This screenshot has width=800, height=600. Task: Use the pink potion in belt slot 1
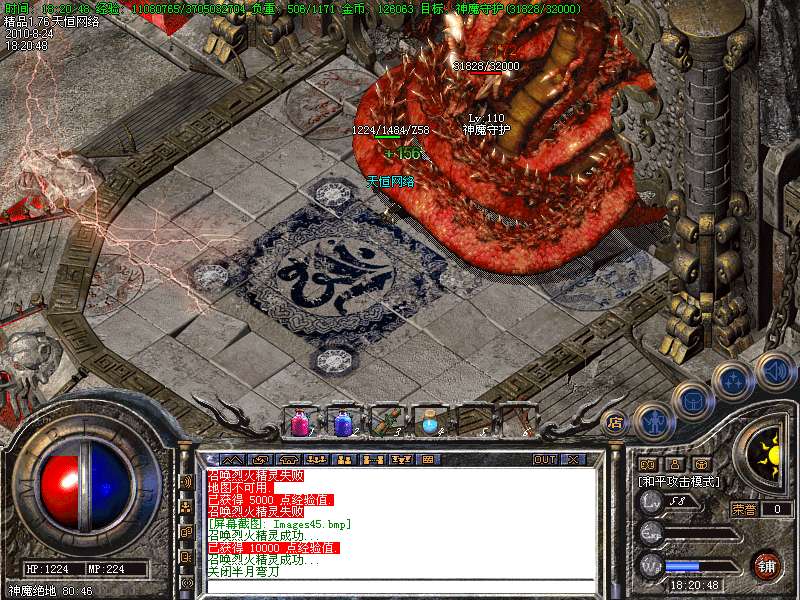coord(300,422)
